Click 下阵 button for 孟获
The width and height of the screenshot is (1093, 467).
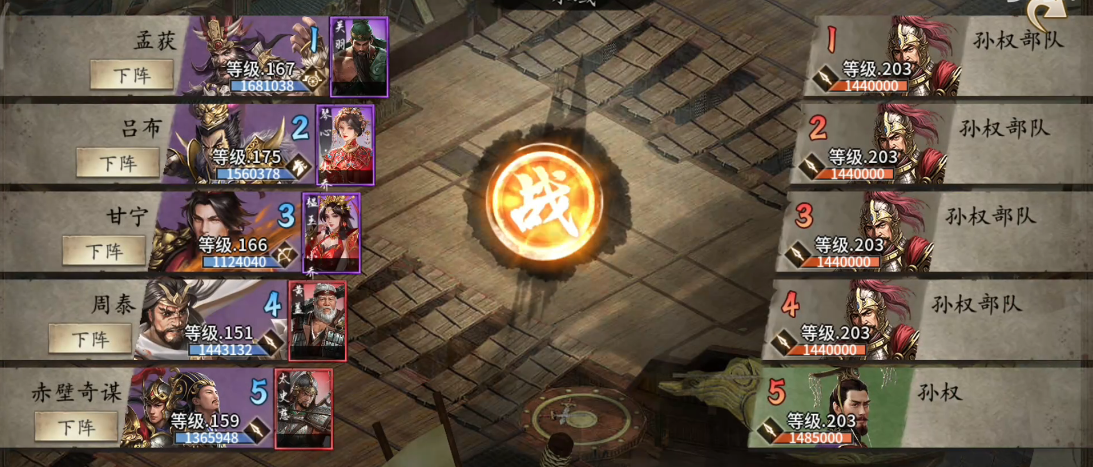pyautogui.click(x=131, y=73)
